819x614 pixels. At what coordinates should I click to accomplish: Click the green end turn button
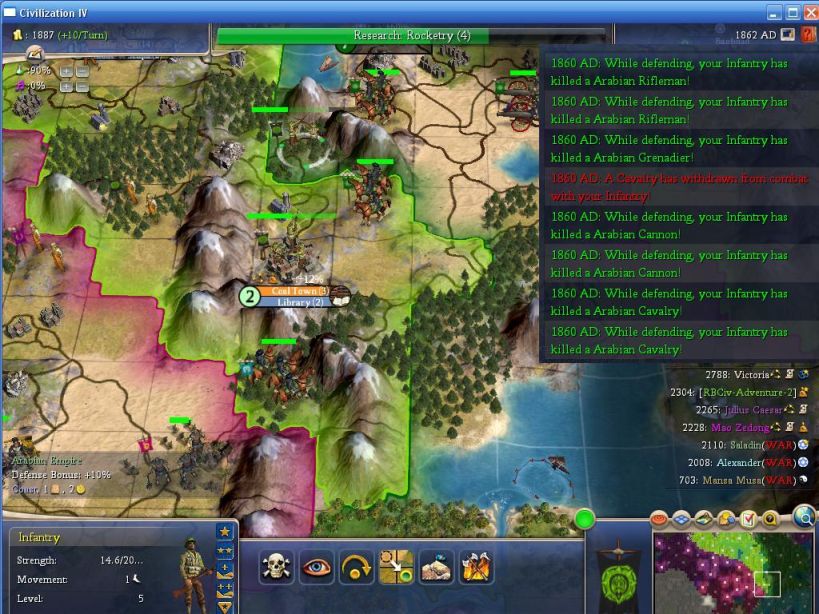click(583, 519)
